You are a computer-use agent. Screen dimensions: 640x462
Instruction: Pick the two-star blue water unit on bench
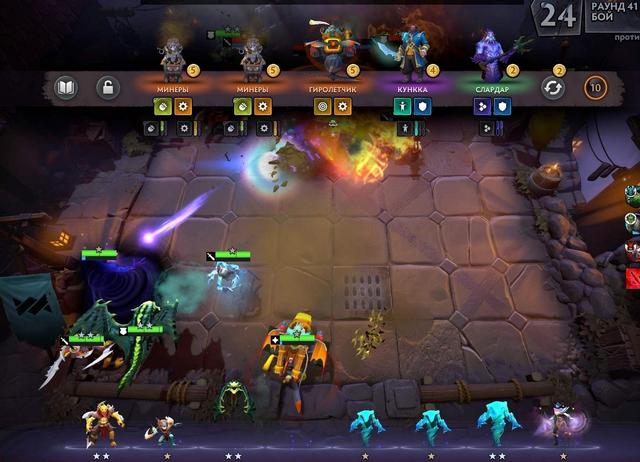(x=495, y=422)
